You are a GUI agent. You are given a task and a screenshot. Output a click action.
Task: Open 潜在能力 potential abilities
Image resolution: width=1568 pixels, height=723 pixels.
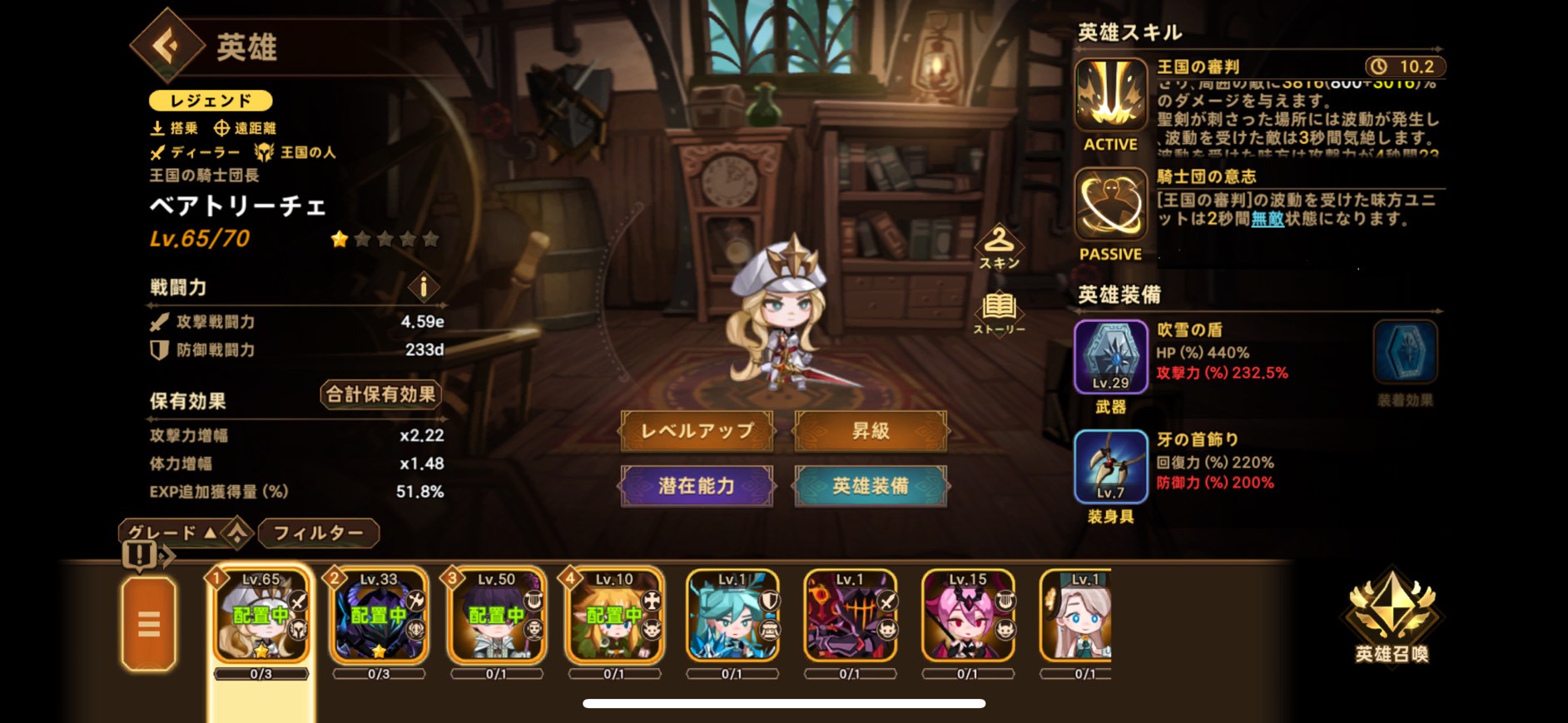coord(697,487)
